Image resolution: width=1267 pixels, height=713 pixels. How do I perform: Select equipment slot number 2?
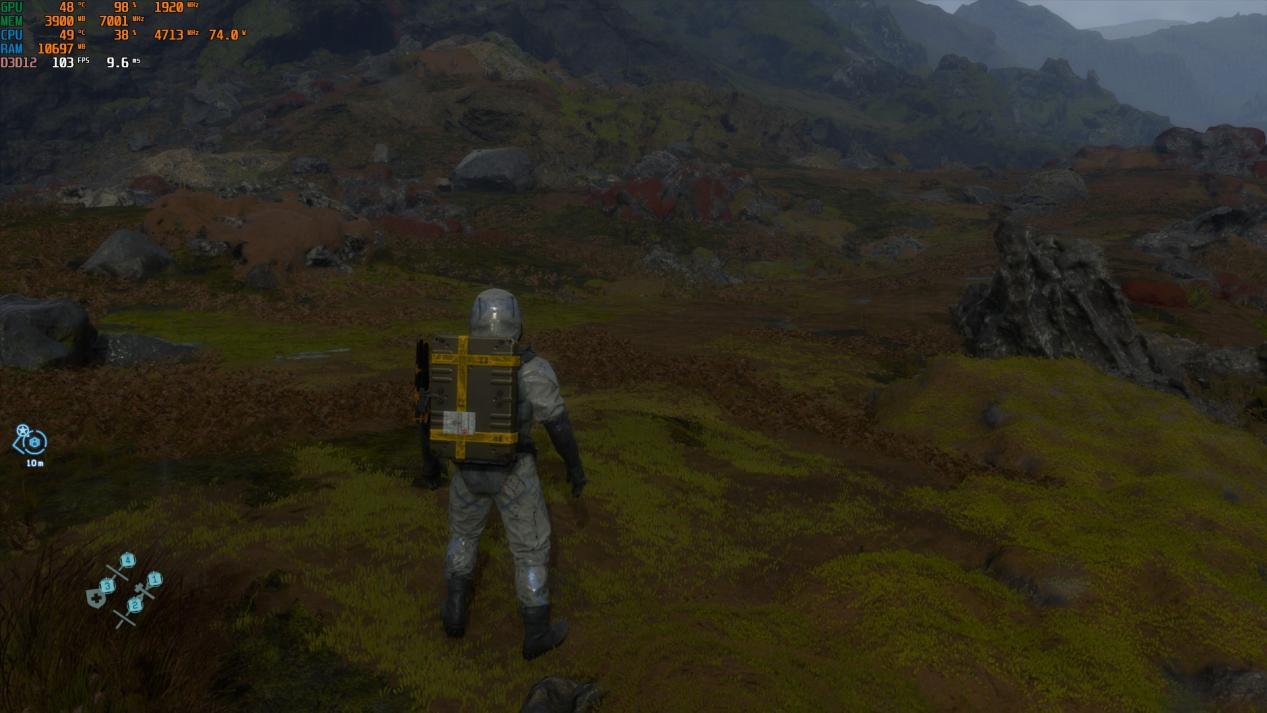click(x=133, y=606)
